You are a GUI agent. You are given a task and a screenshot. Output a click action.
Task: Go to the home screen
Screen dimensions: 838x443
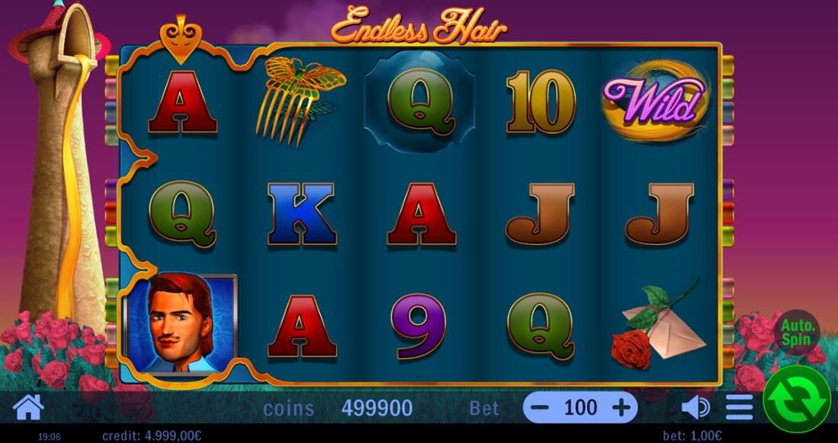click(x=28, y=407)
